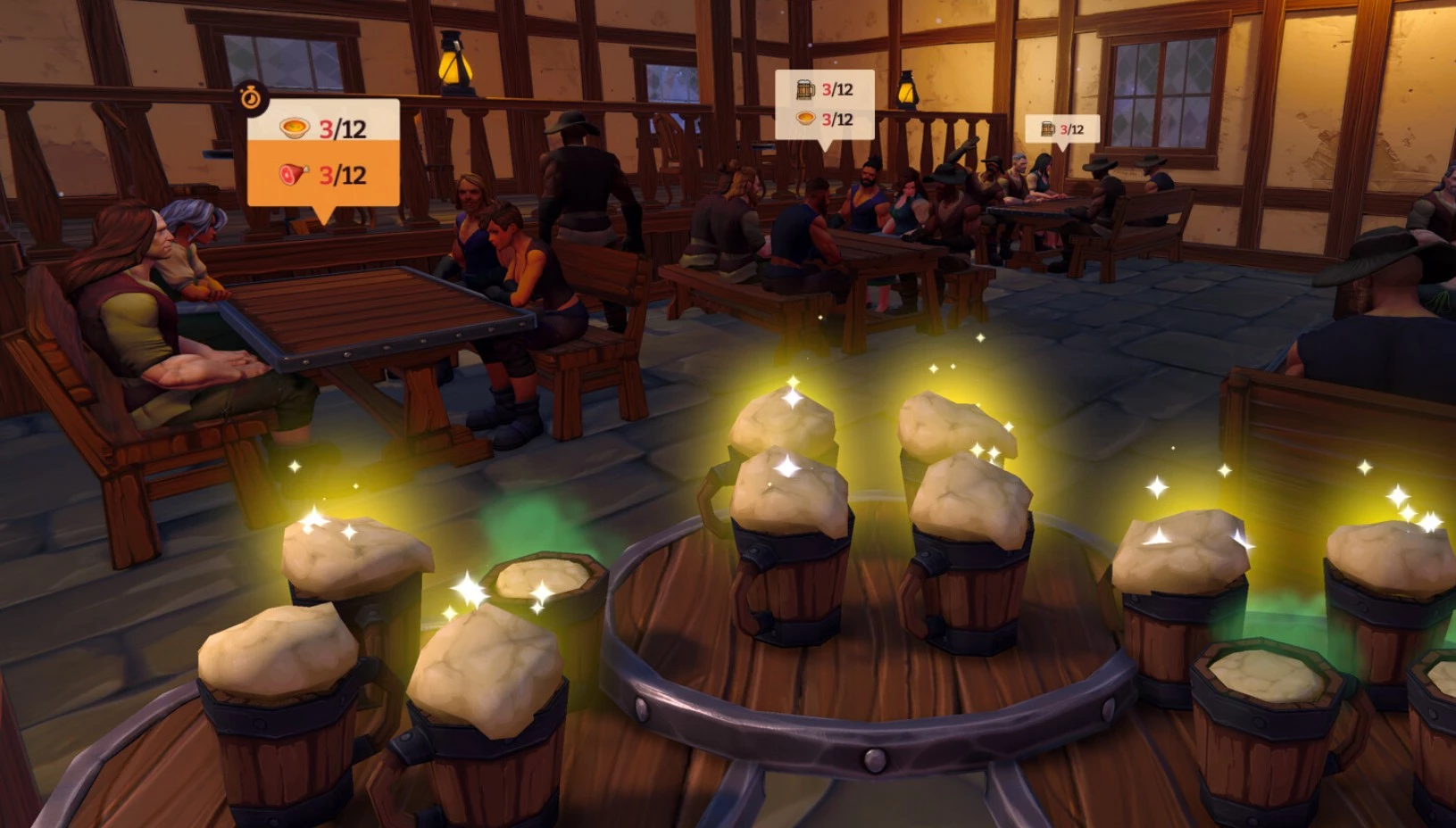Select the beer order in the two-item bubble

click(x=824, y=89)
